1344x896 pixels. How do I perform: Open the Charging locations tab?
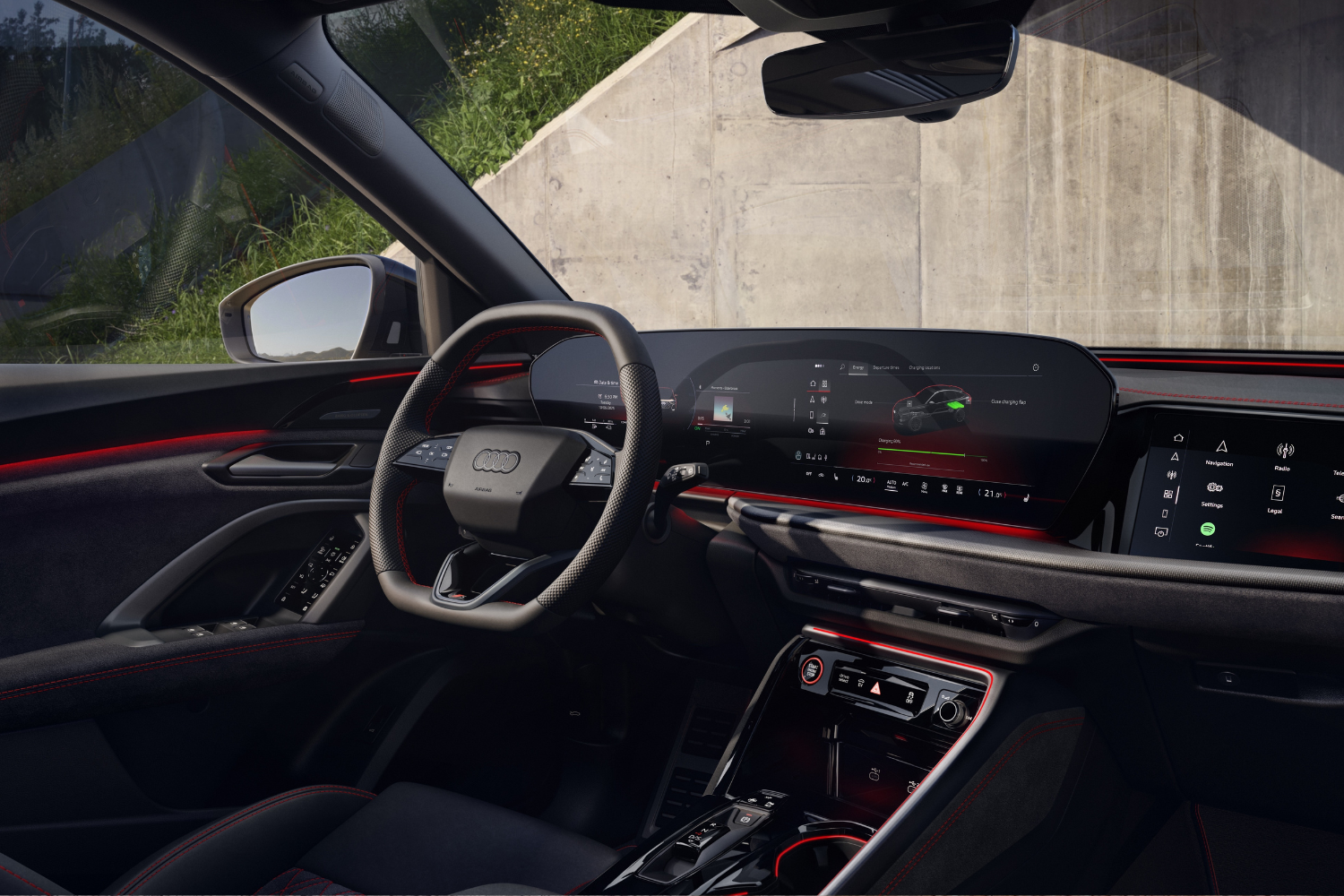925,367
